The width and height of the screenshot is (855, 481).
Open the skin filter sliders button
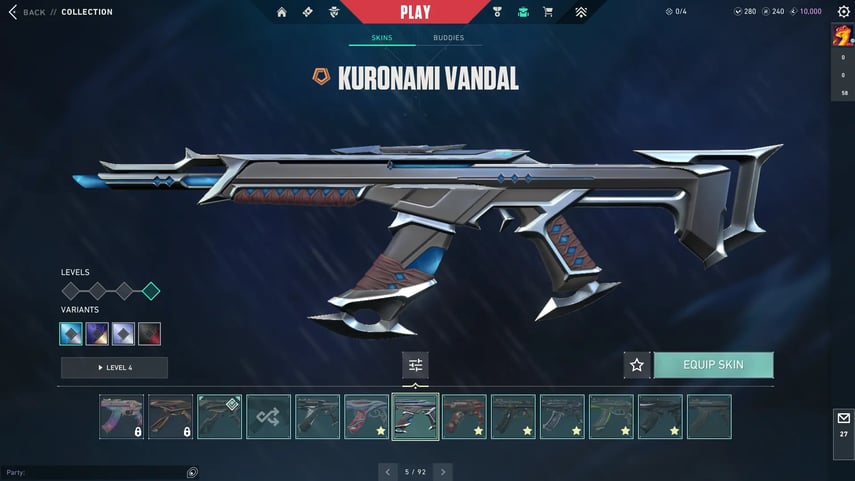click(x=415, y=365)
